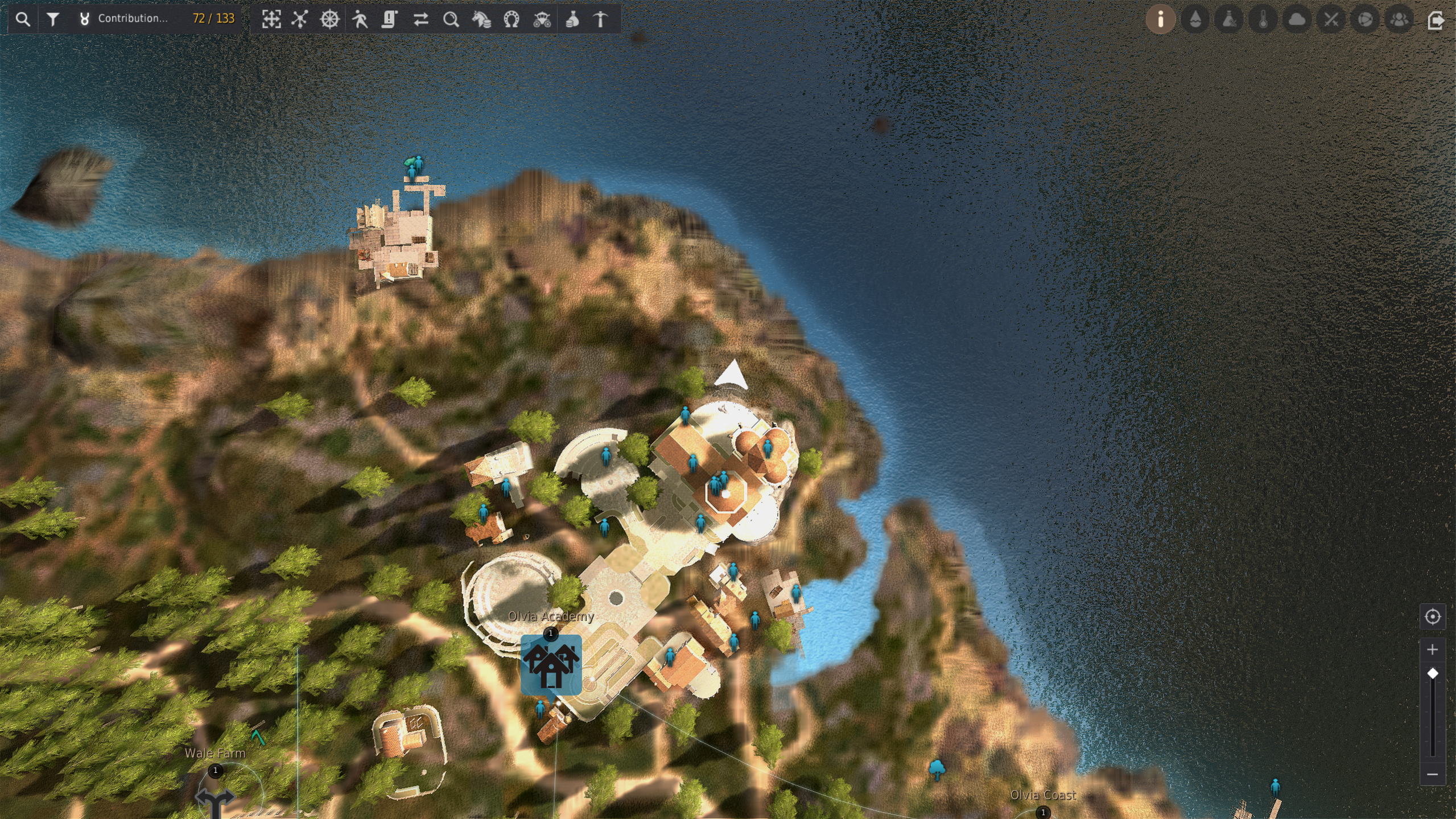Select the Olvia Academy town node icon

pos(551,665)
